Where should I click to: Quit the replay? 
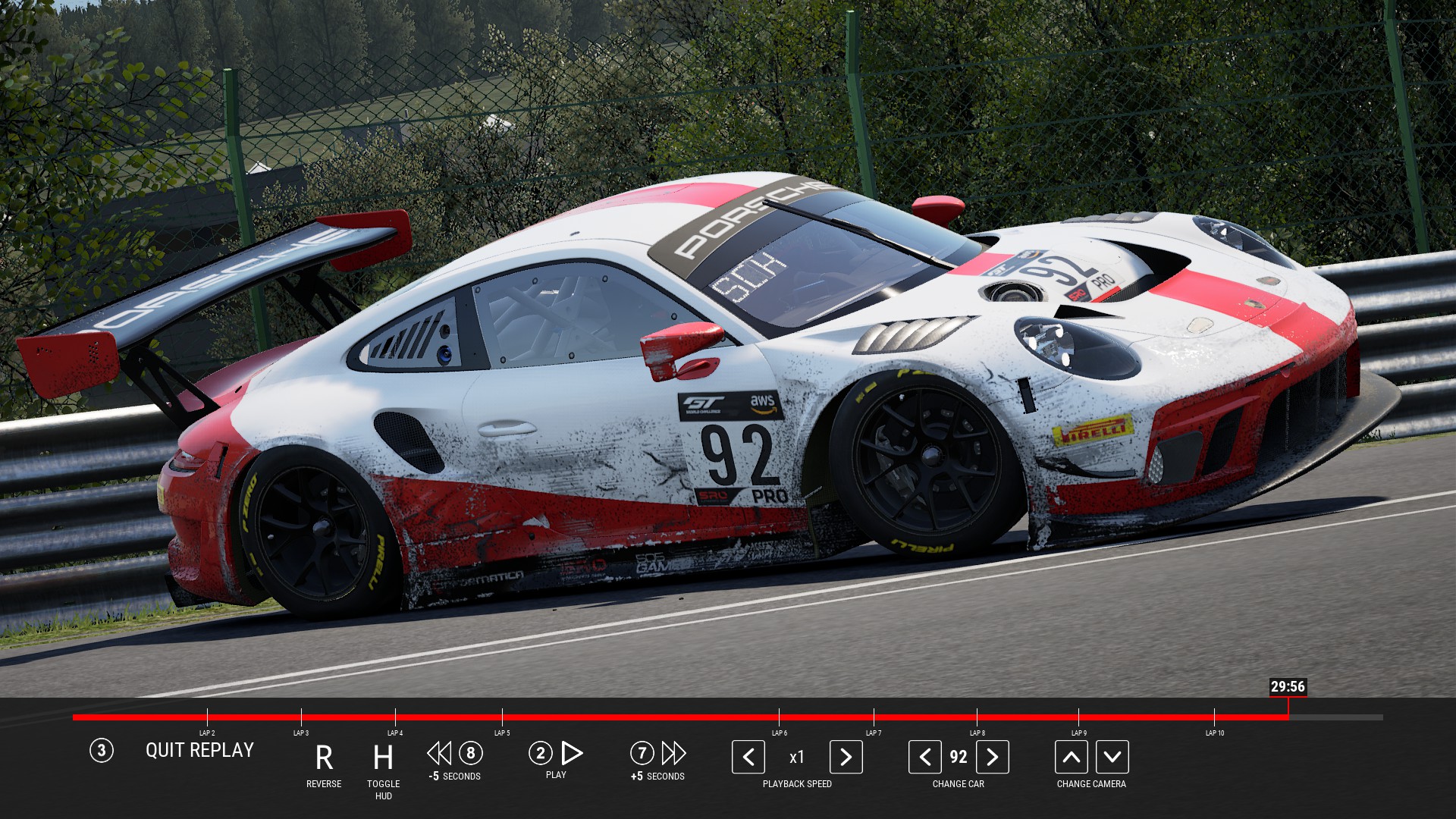199,751
